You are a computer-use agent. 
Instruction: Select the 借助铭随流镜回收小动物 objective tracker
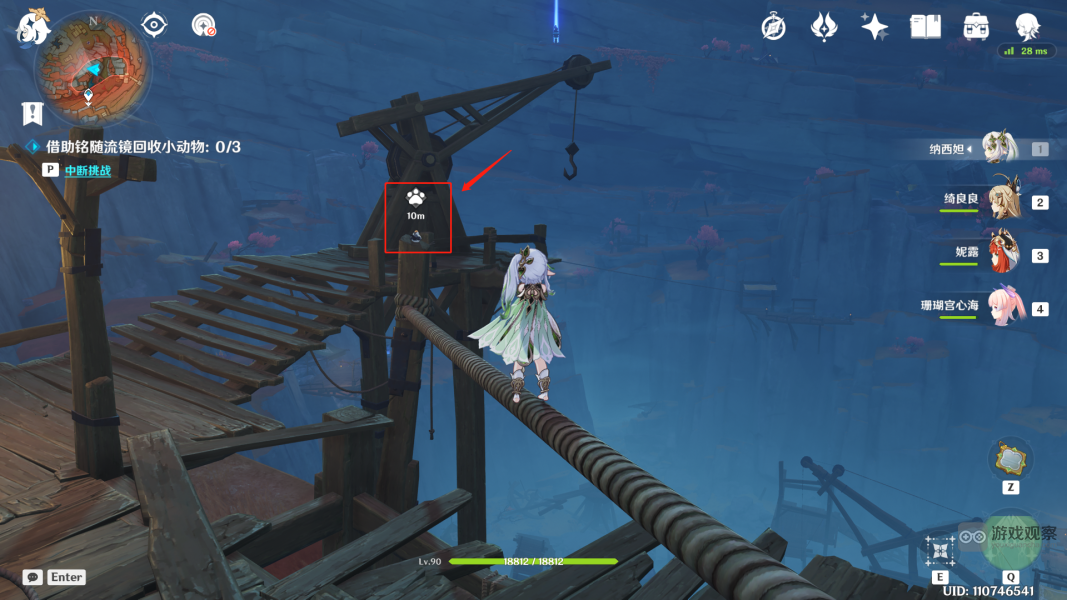click(x=142, y=147)
